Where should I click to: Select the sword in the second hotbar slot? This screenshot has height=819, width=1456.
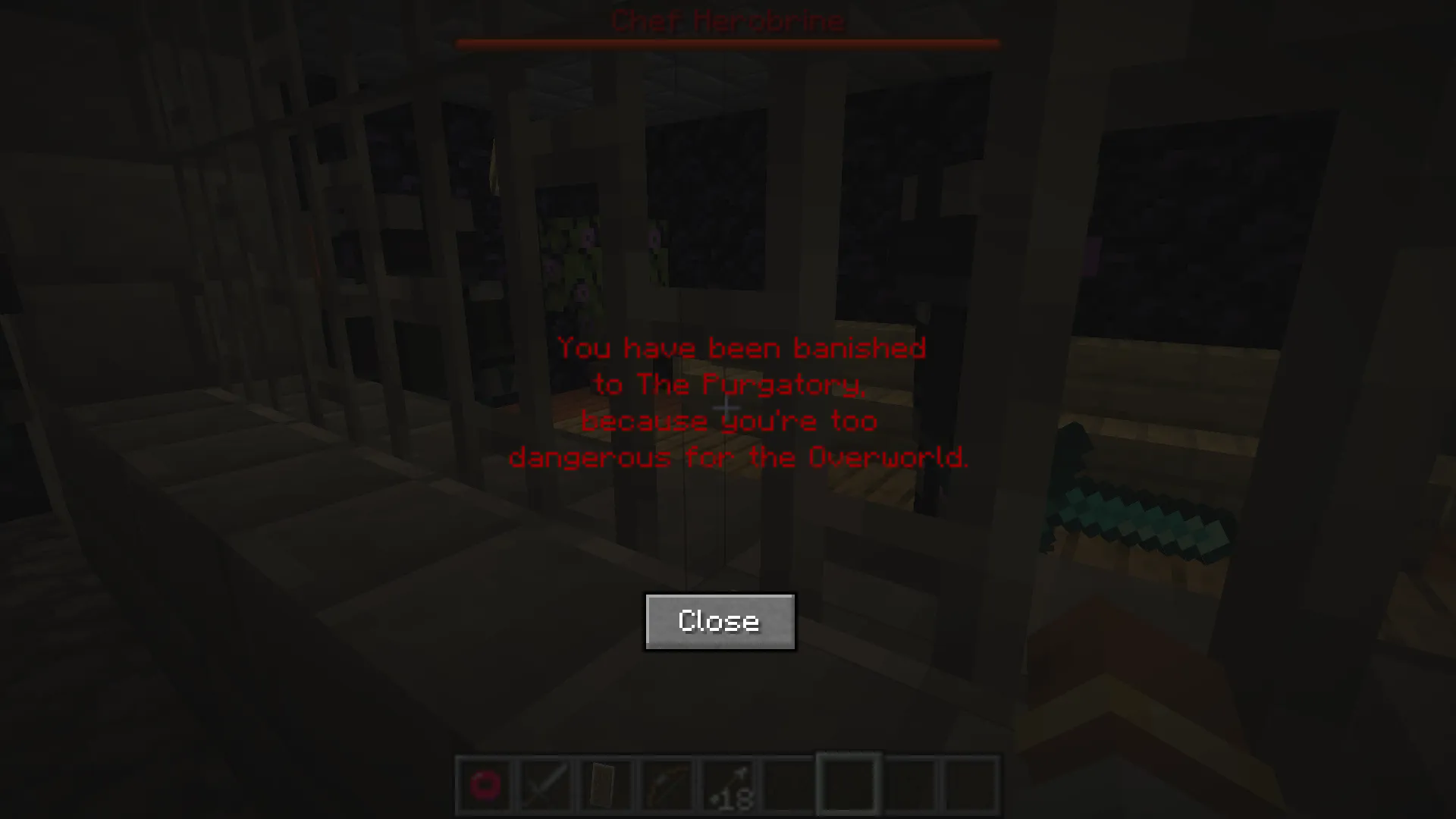pos(546,785)
